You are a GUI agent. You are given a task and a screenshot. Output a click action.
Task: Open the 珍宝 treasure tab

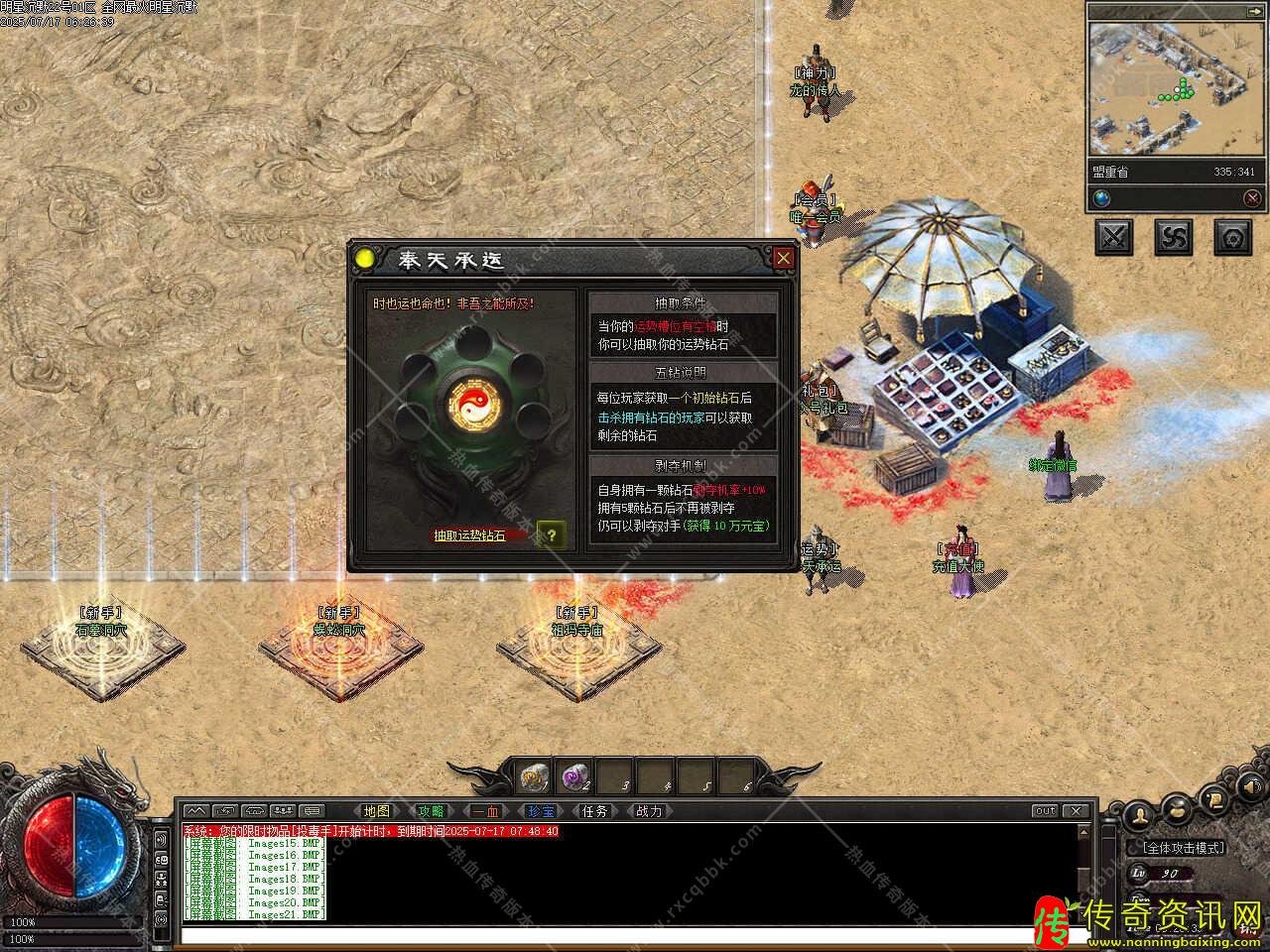click(x=540, y=811)
